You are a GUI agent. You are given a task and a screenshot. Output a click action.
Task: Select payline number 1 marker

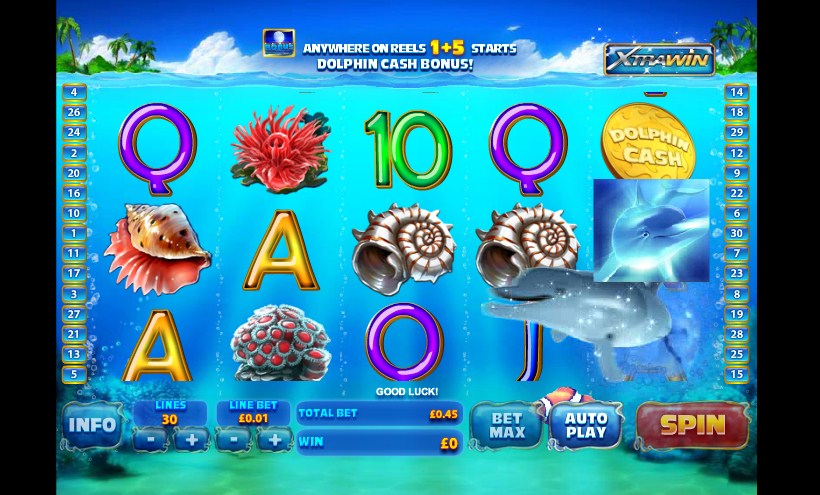pos(73,233)
